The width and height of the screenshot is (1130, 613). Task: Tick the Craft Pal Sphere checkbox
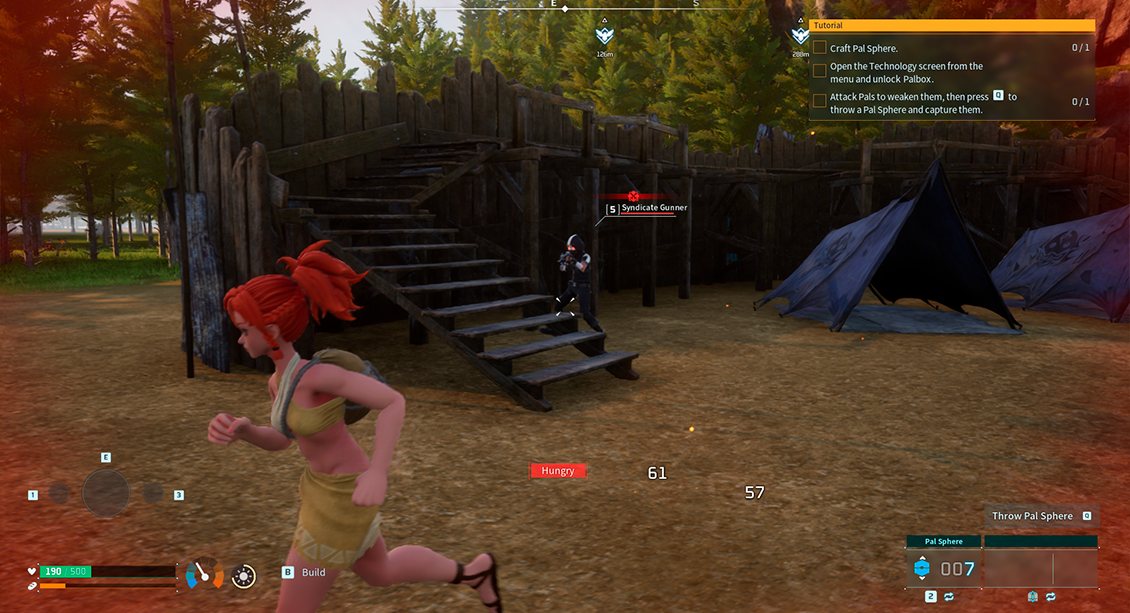820,48
